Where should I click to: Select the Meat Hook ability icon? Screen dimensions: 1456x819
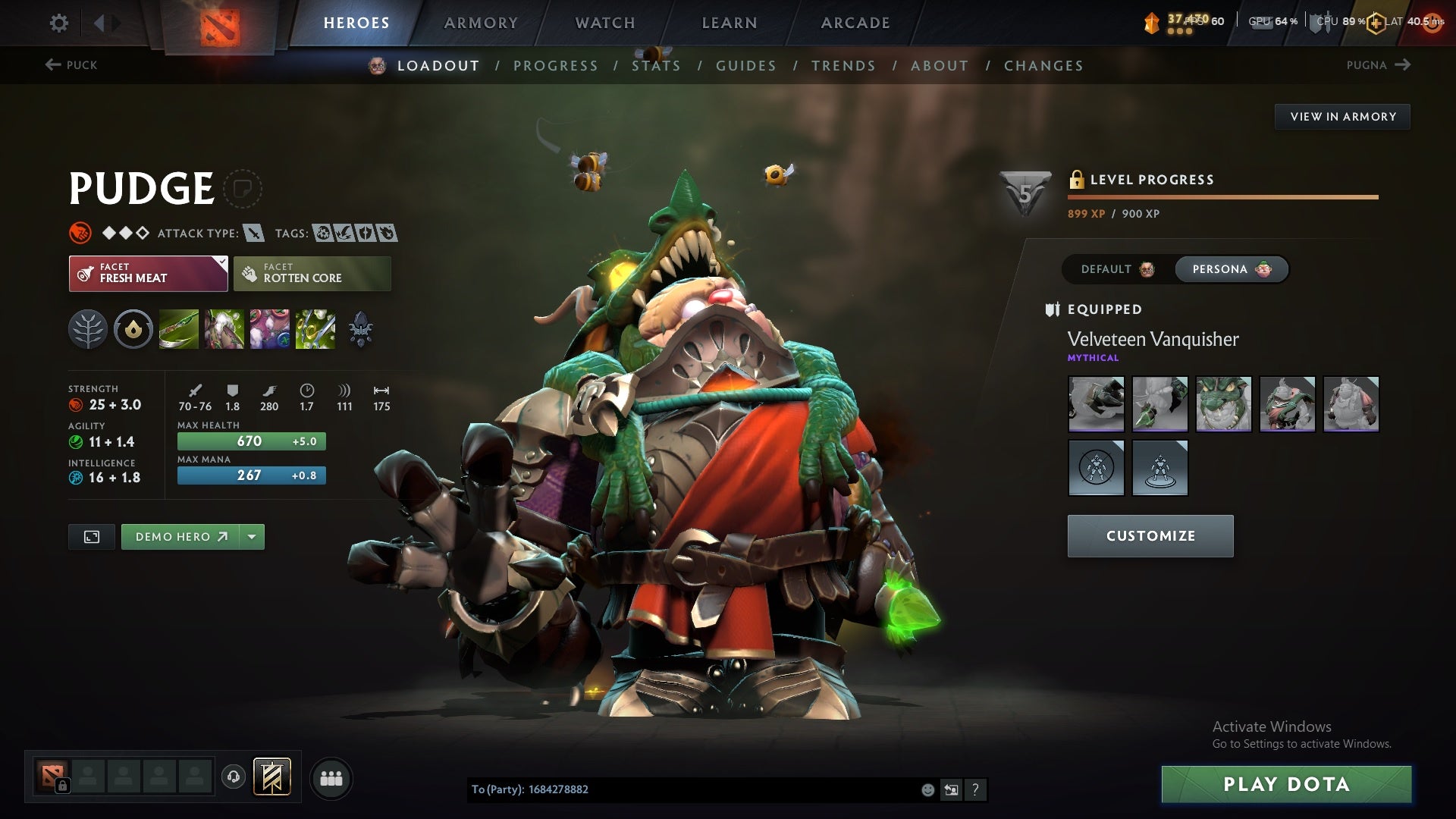click(178, 328)
